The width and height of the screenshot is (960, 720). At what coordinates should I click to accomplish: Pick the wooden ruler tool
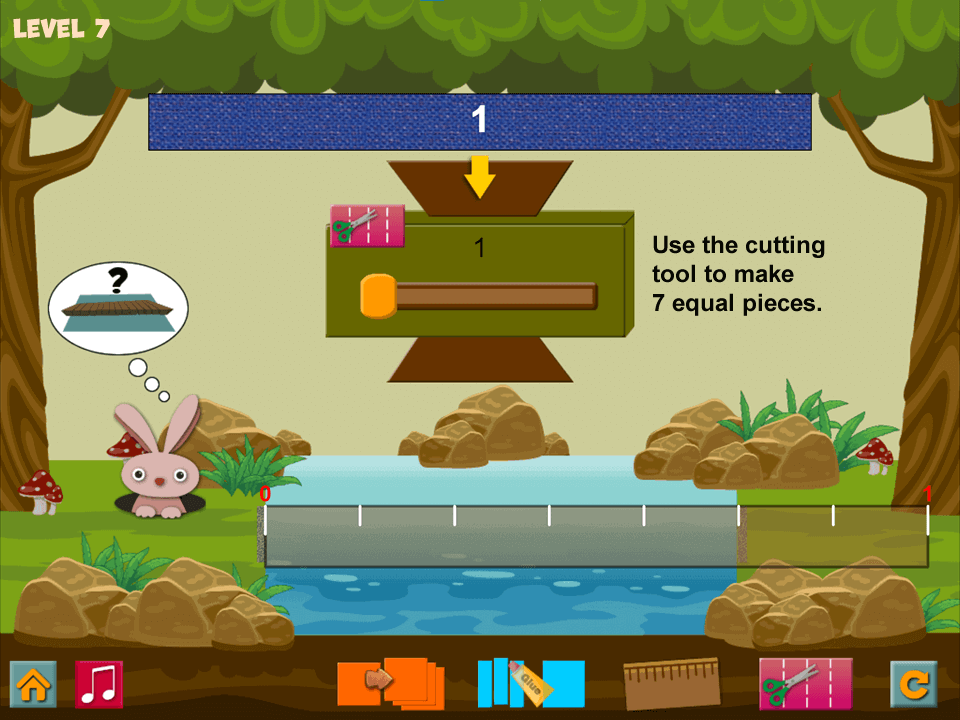coord(671,684)
